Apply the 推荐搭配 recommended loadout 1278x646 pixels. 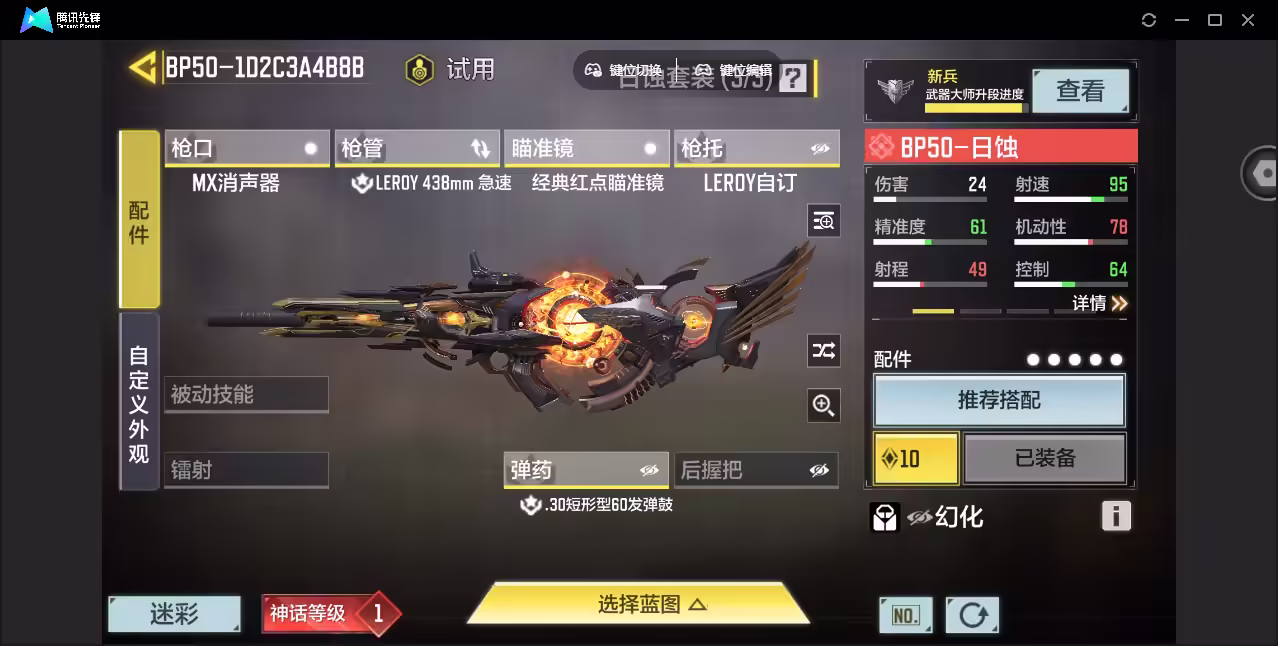pos(999,401)
